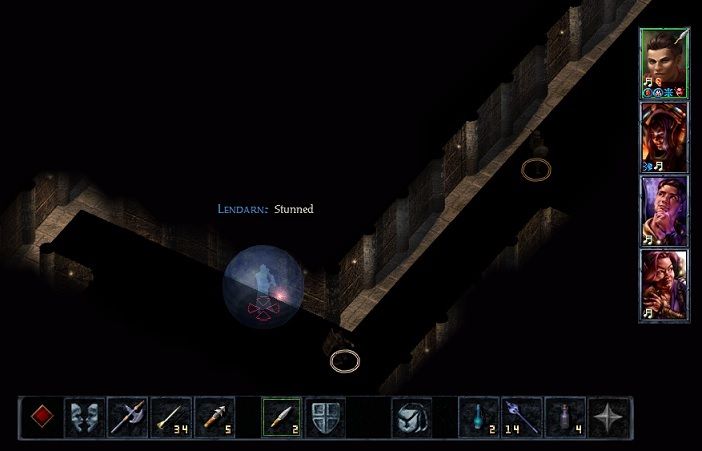Activate the twin masks icon
The height and width of the screenshot is (451, 702).
click(84, 416)
